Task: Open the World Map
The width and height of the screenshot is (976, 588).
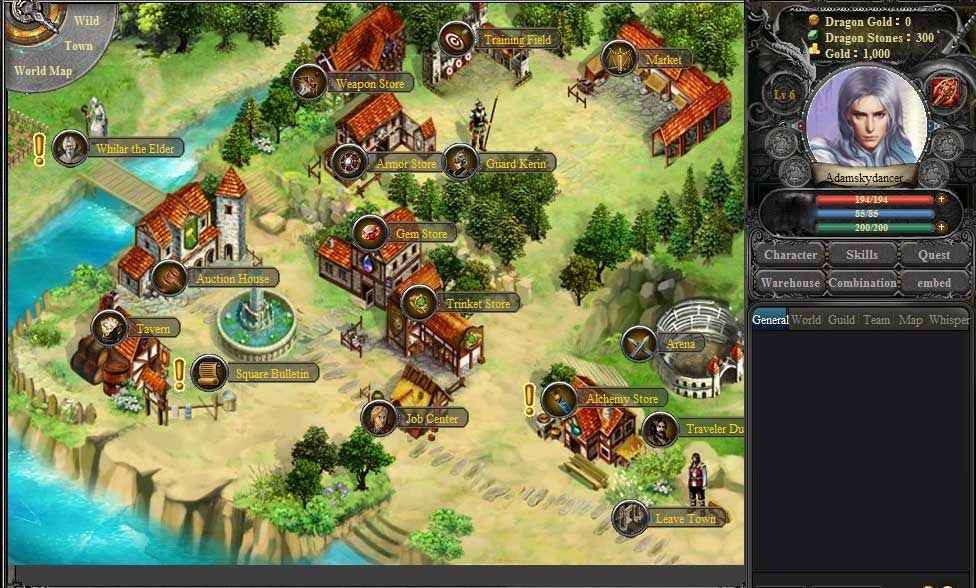Action: 43,71
